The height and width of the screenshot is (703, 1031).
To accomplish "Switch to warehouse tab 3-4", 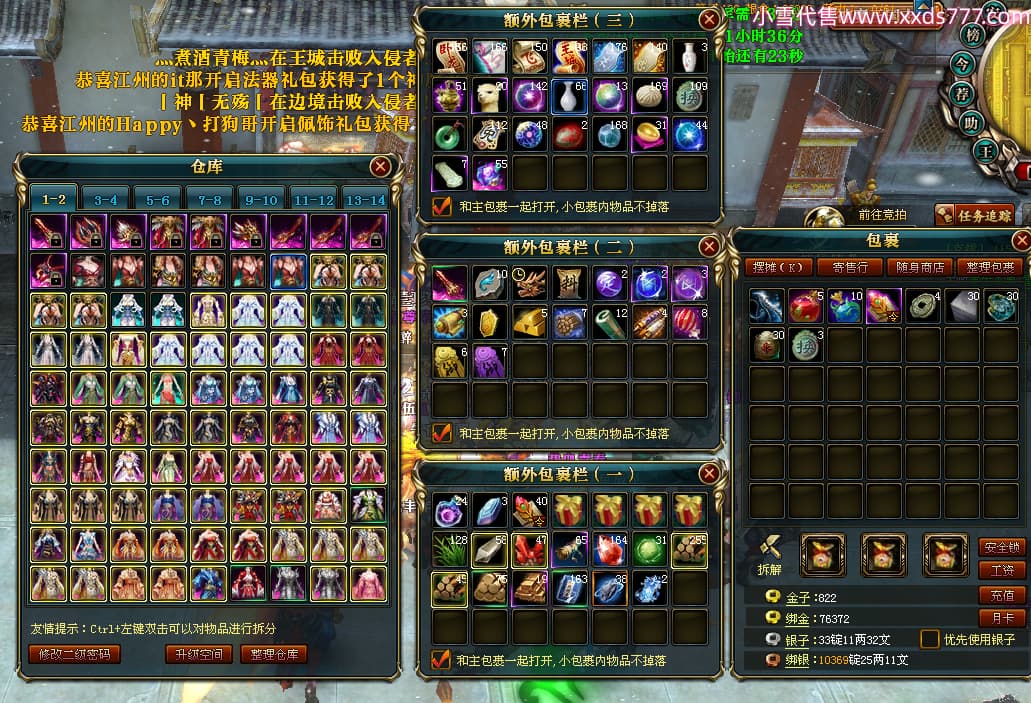I will (106, 200).
